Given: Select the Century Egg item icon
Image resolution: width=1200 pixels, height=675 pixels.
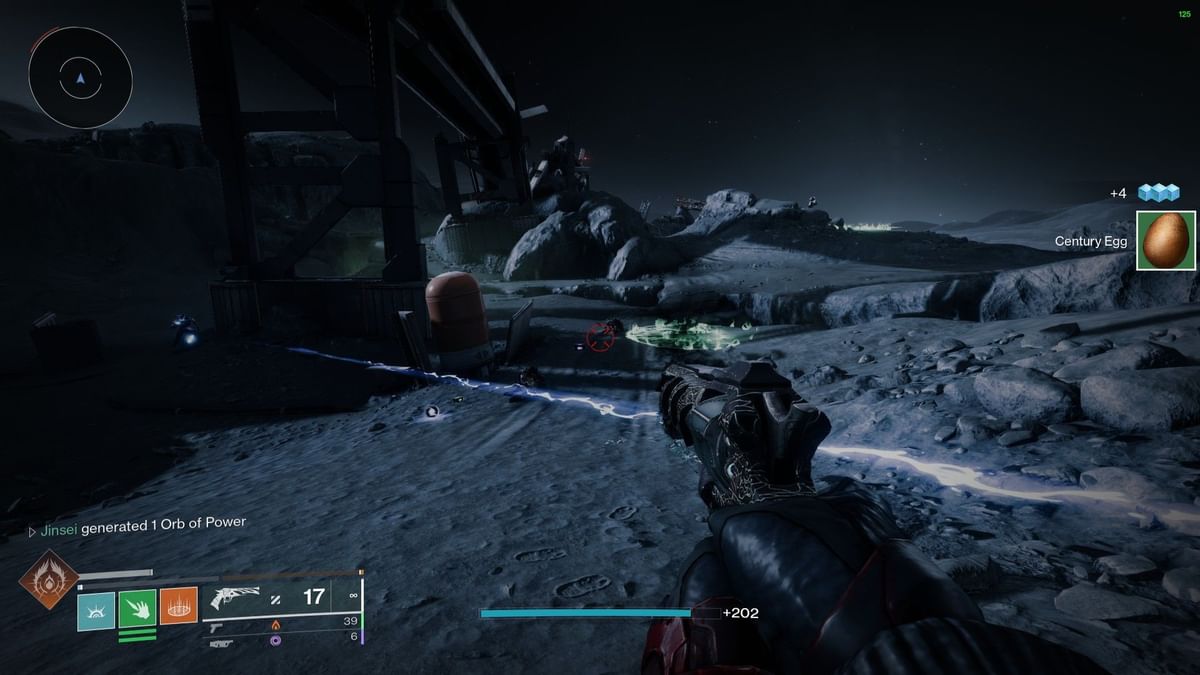Looking at the screenshot, I should click(x=1166, y=240).
